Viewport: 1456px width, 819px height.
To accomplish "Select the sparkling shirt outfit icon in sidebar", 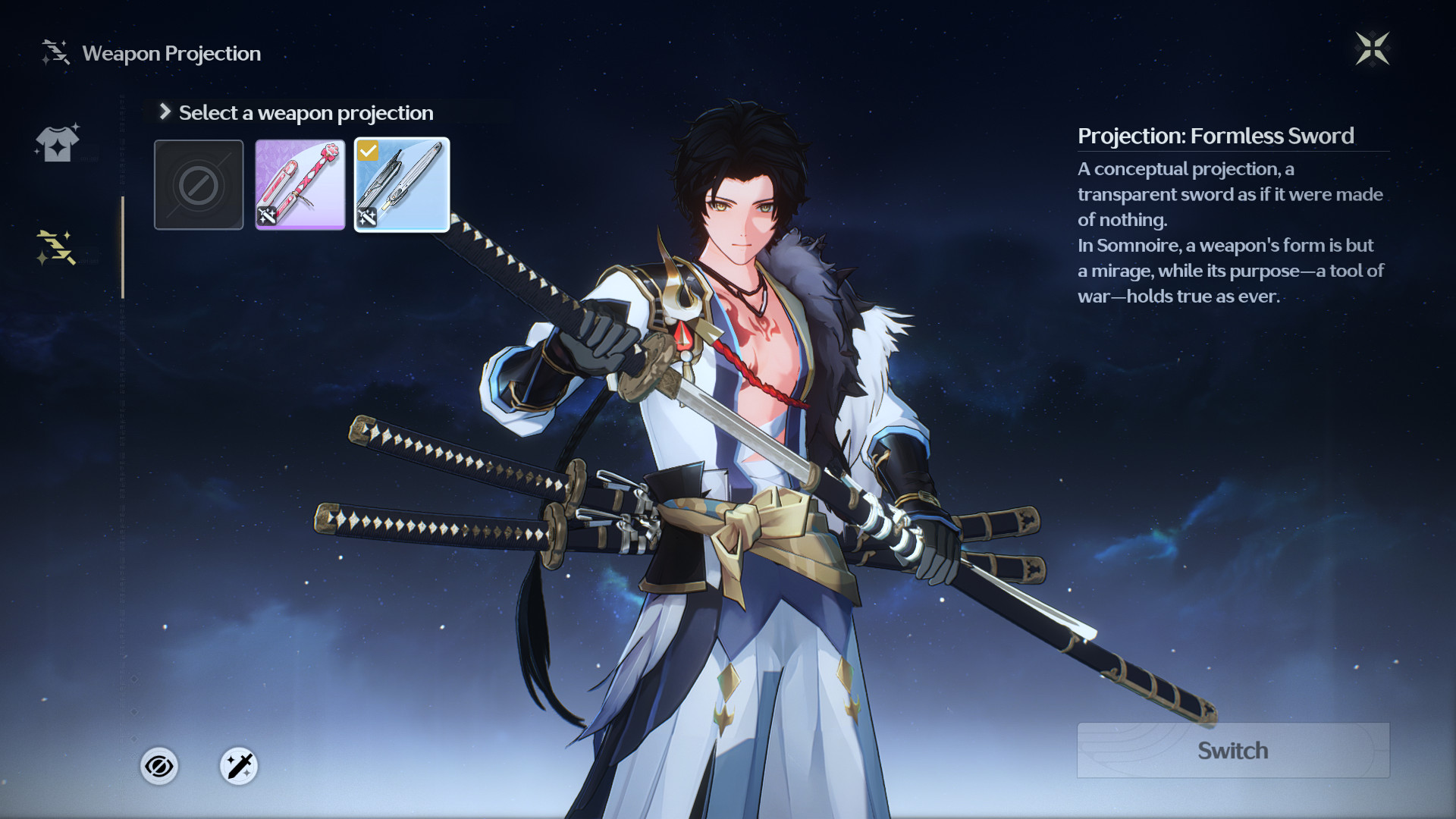I will pos(57,143).
